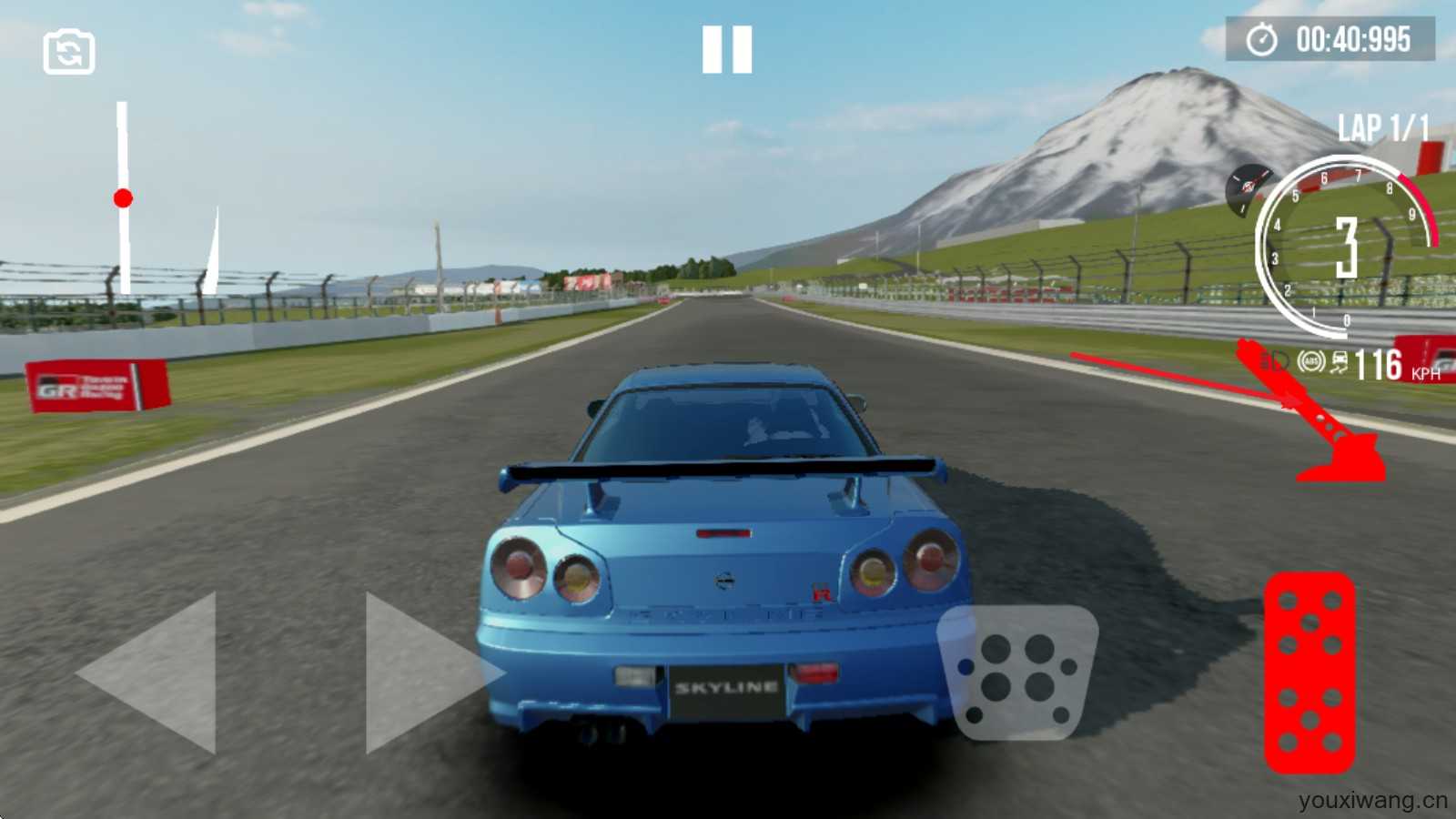Pause the race

pyautogui.click(x=727, y=49)
